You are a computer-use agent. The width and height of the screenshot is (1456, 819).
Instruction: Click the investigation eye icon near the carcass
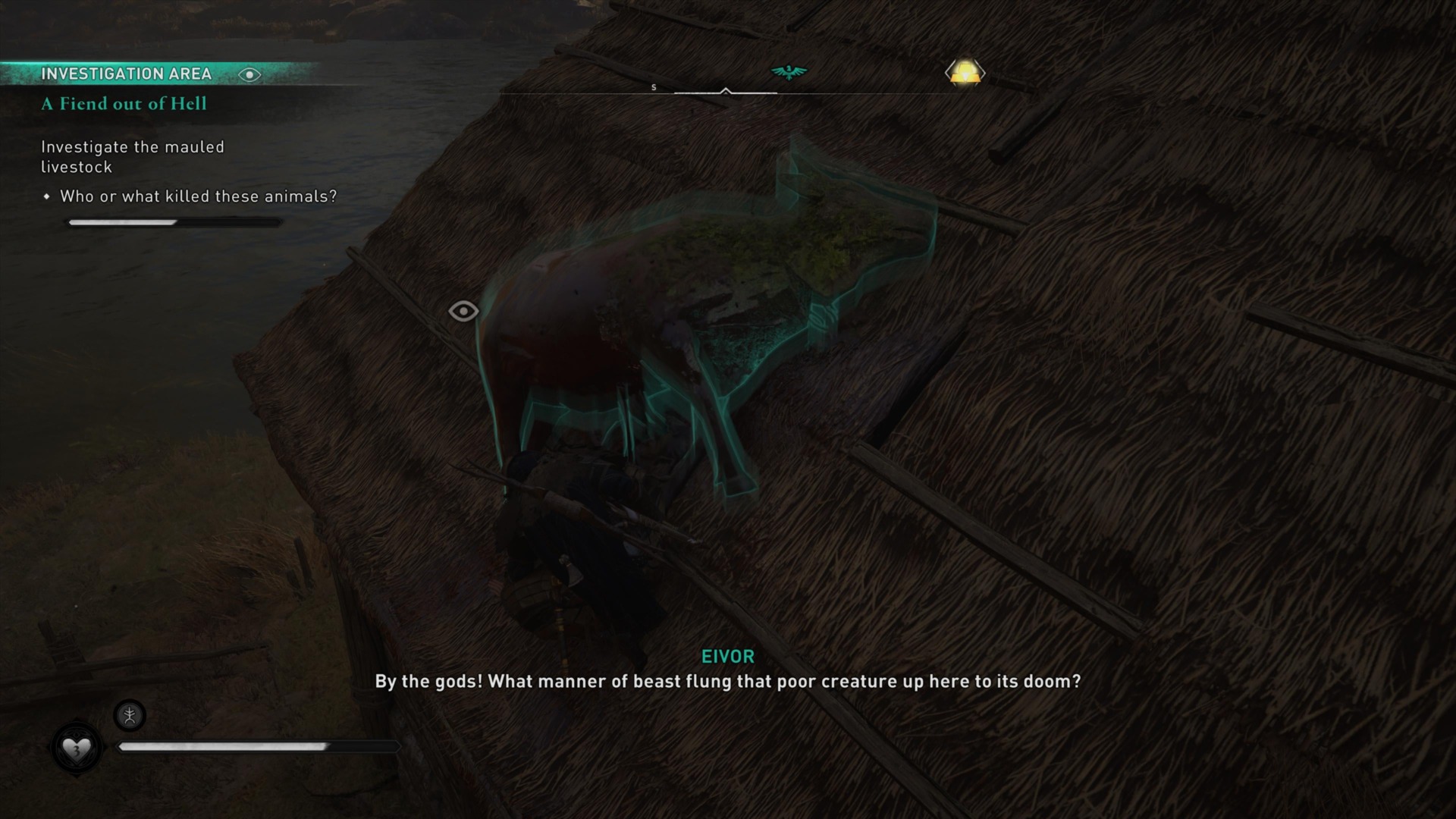[463, 310]
